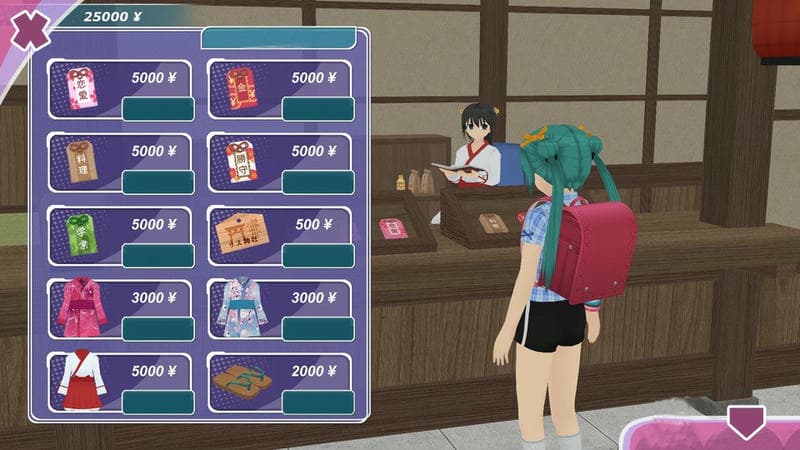Pick the white and red protection charm
The height and width of the screenshot is (450, 800).
click(318, 182)
